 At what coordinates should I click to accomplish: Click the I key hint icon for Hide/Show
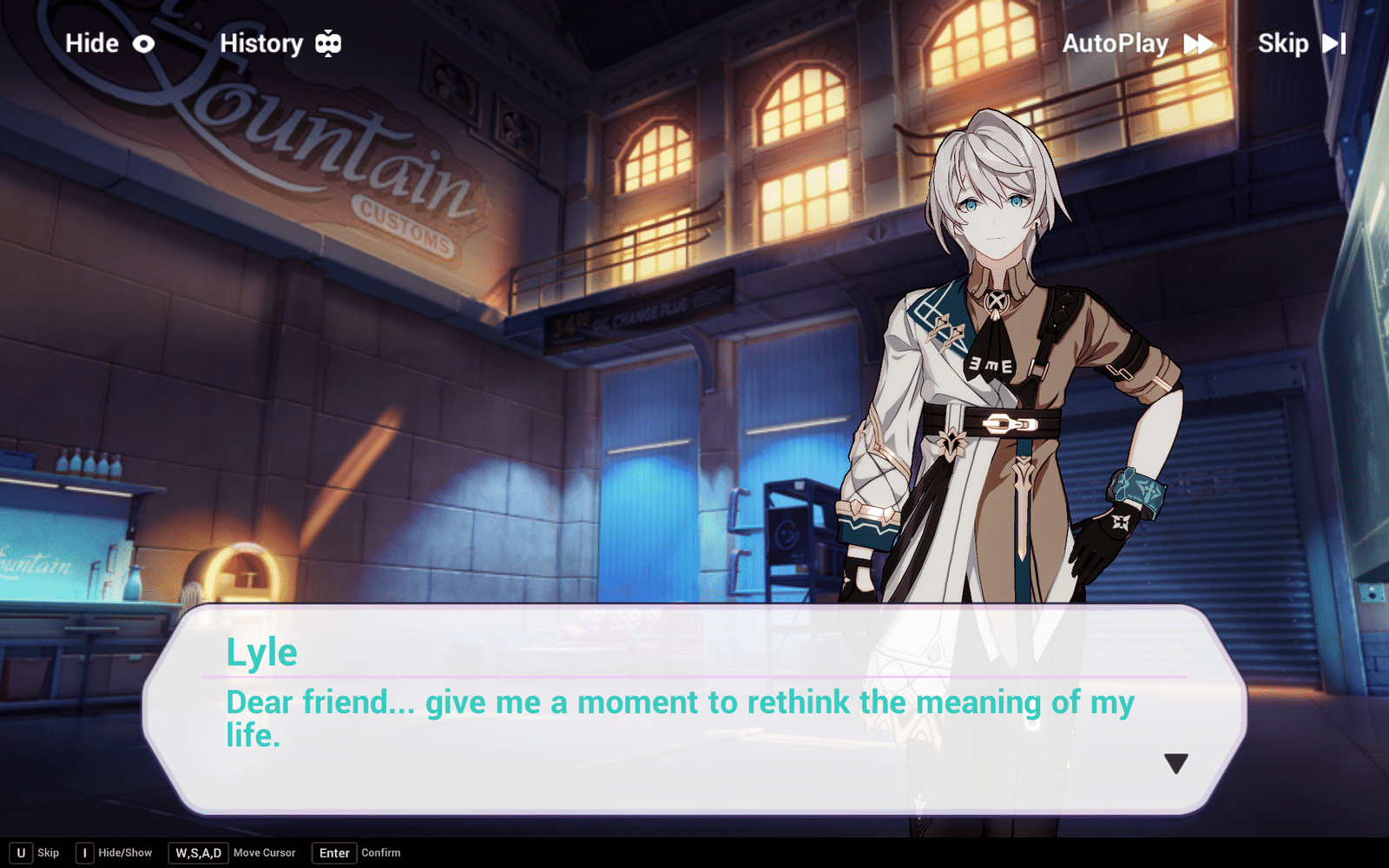[84, 852]
